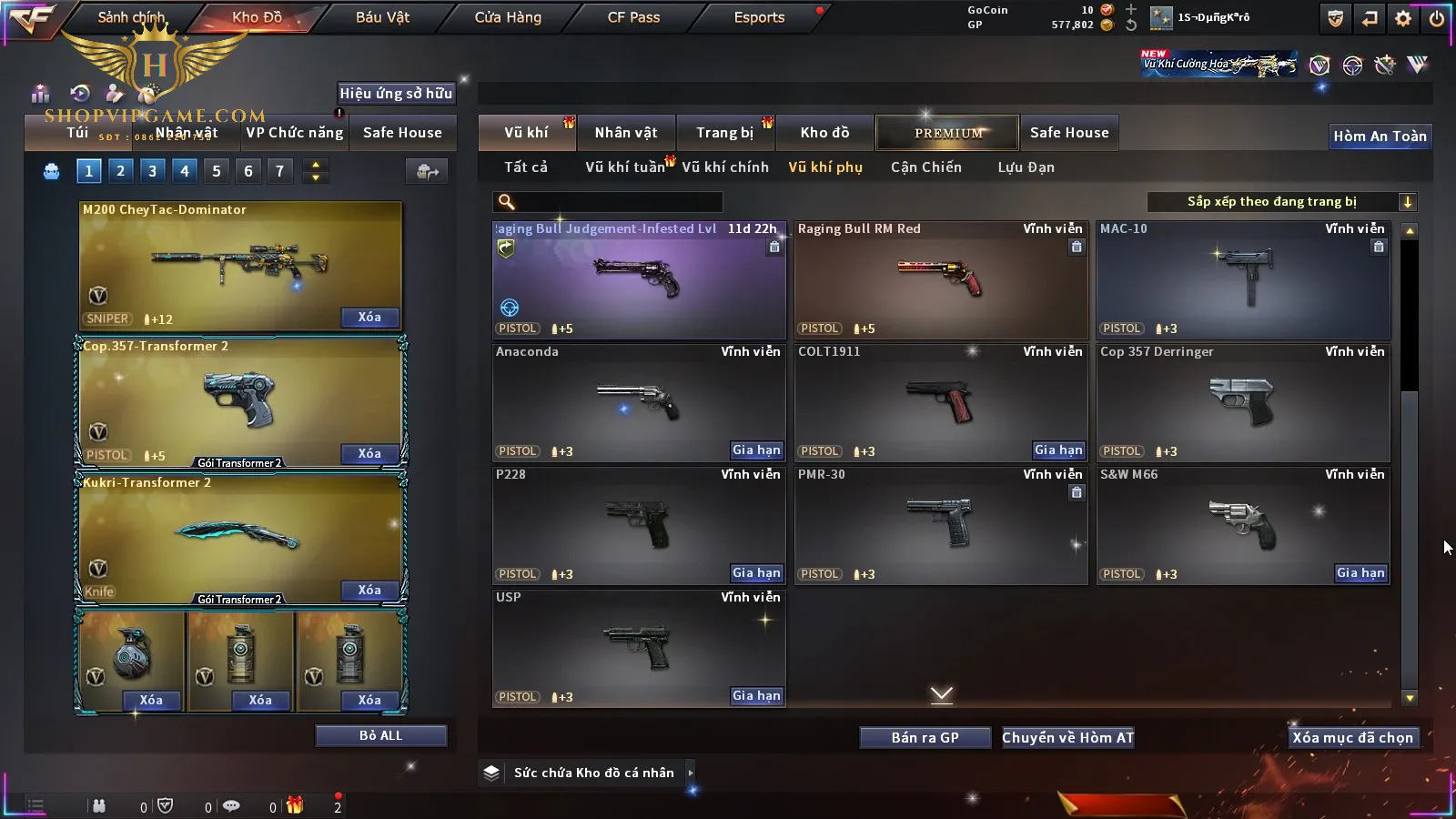Open the CF Pass menu
Image resolution: width=1456 pixels, height=819 pixels.
[x=633, y=17]
